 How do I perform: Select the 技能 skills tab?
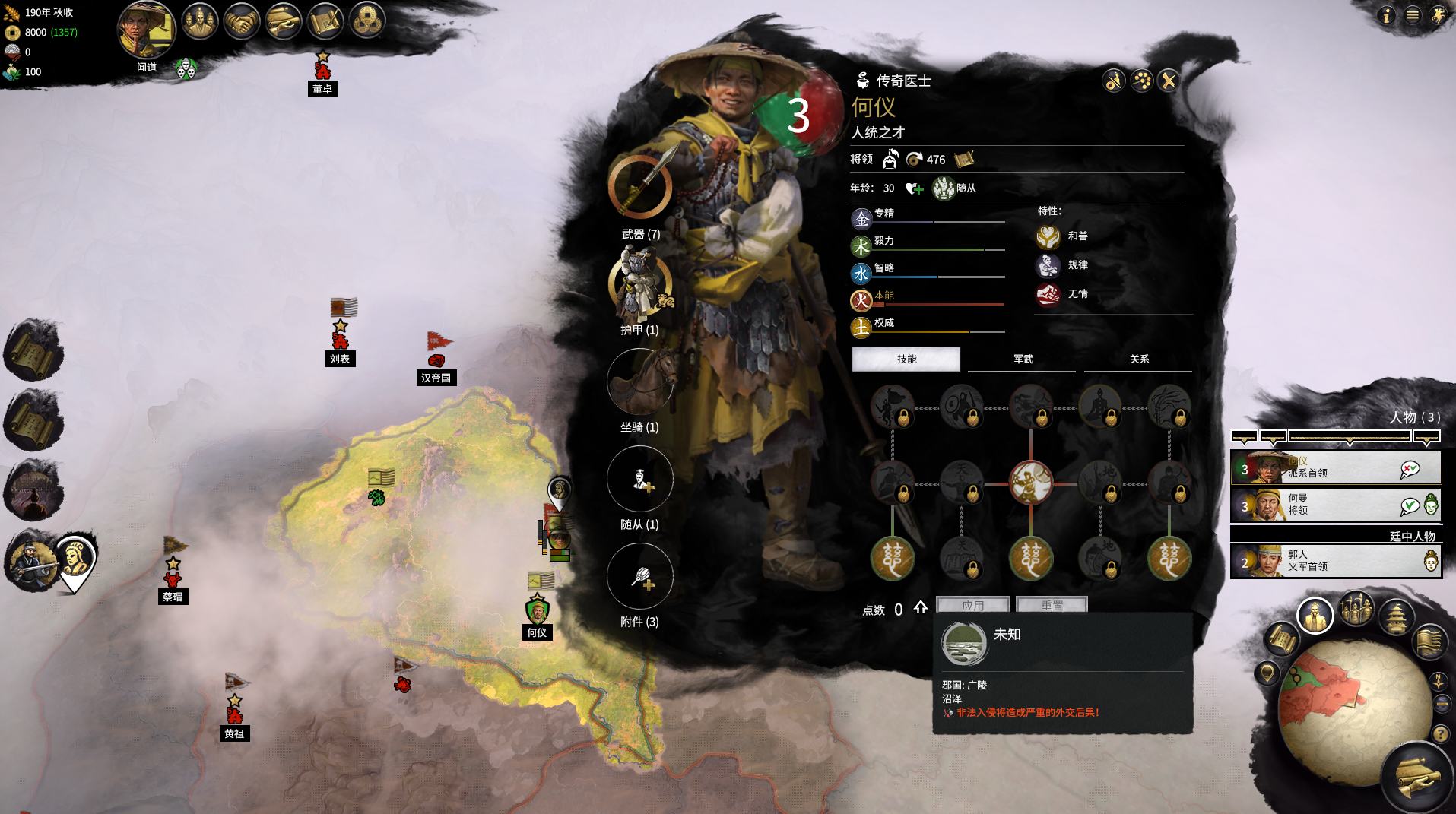(x=906, y=359)
